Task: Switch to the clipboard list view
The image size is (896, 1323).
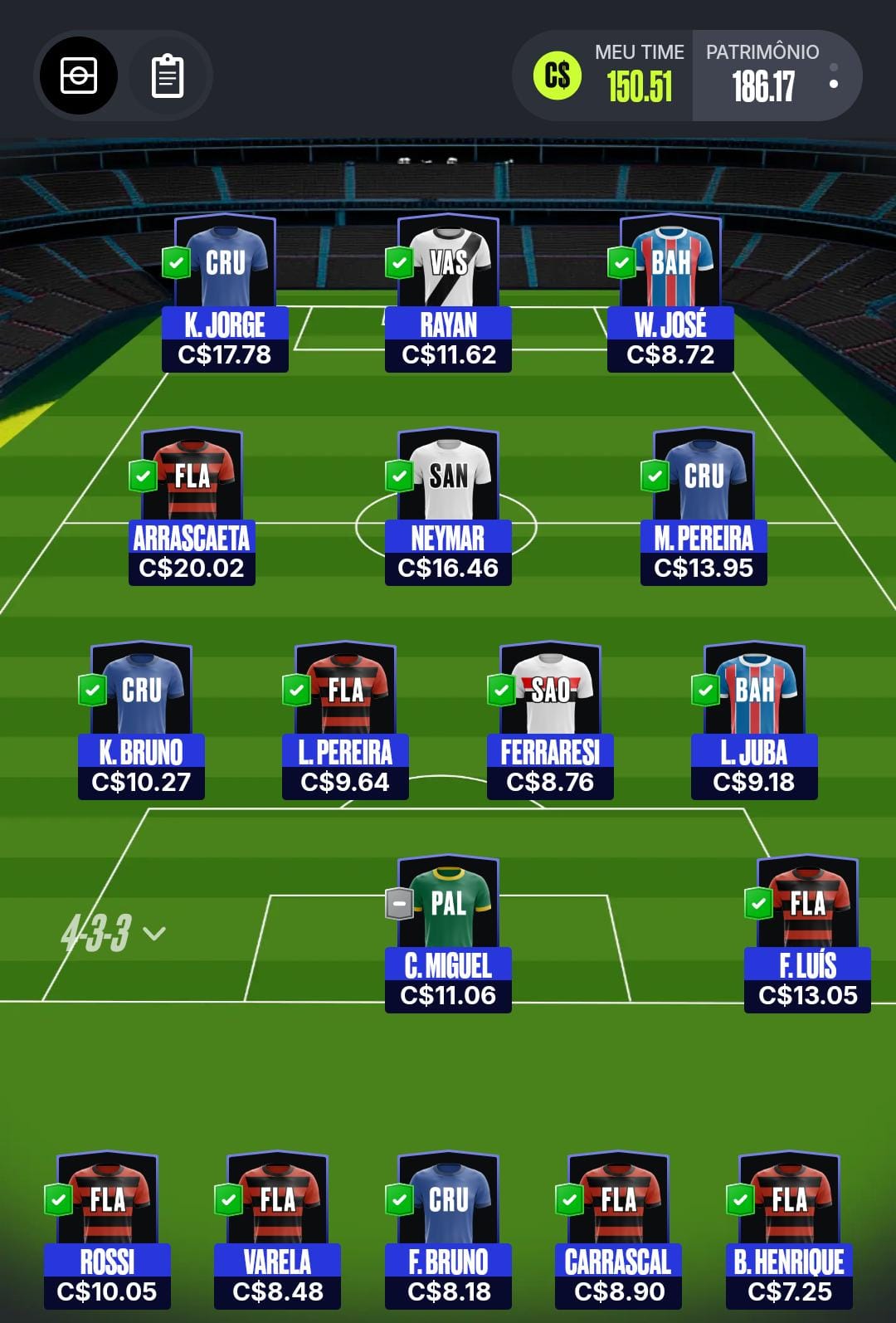Action: pyautogui.click(x=167, y=76)
